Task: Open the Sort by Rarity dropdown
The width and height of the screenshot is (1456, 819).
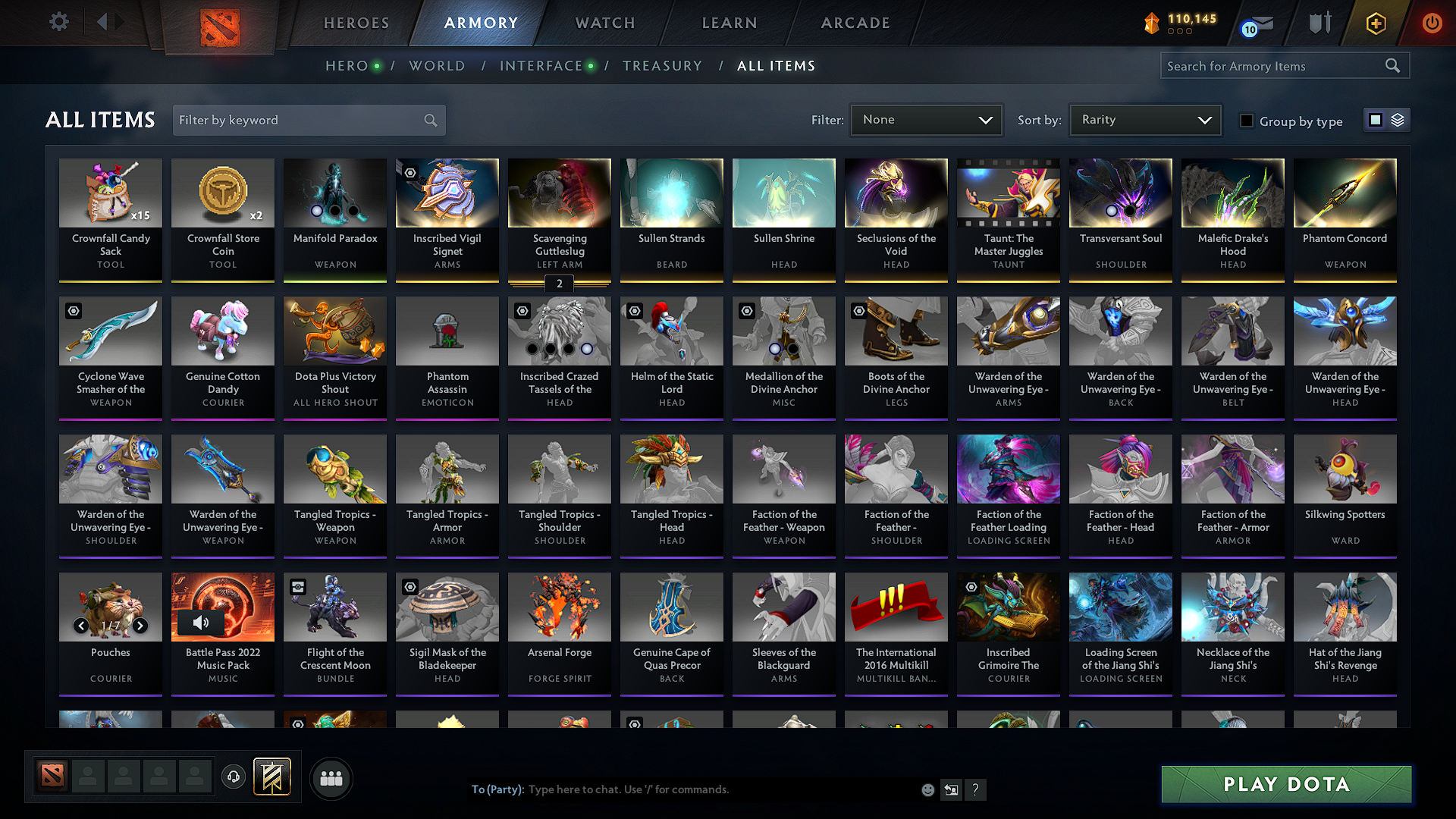Action: [1145, 119]
